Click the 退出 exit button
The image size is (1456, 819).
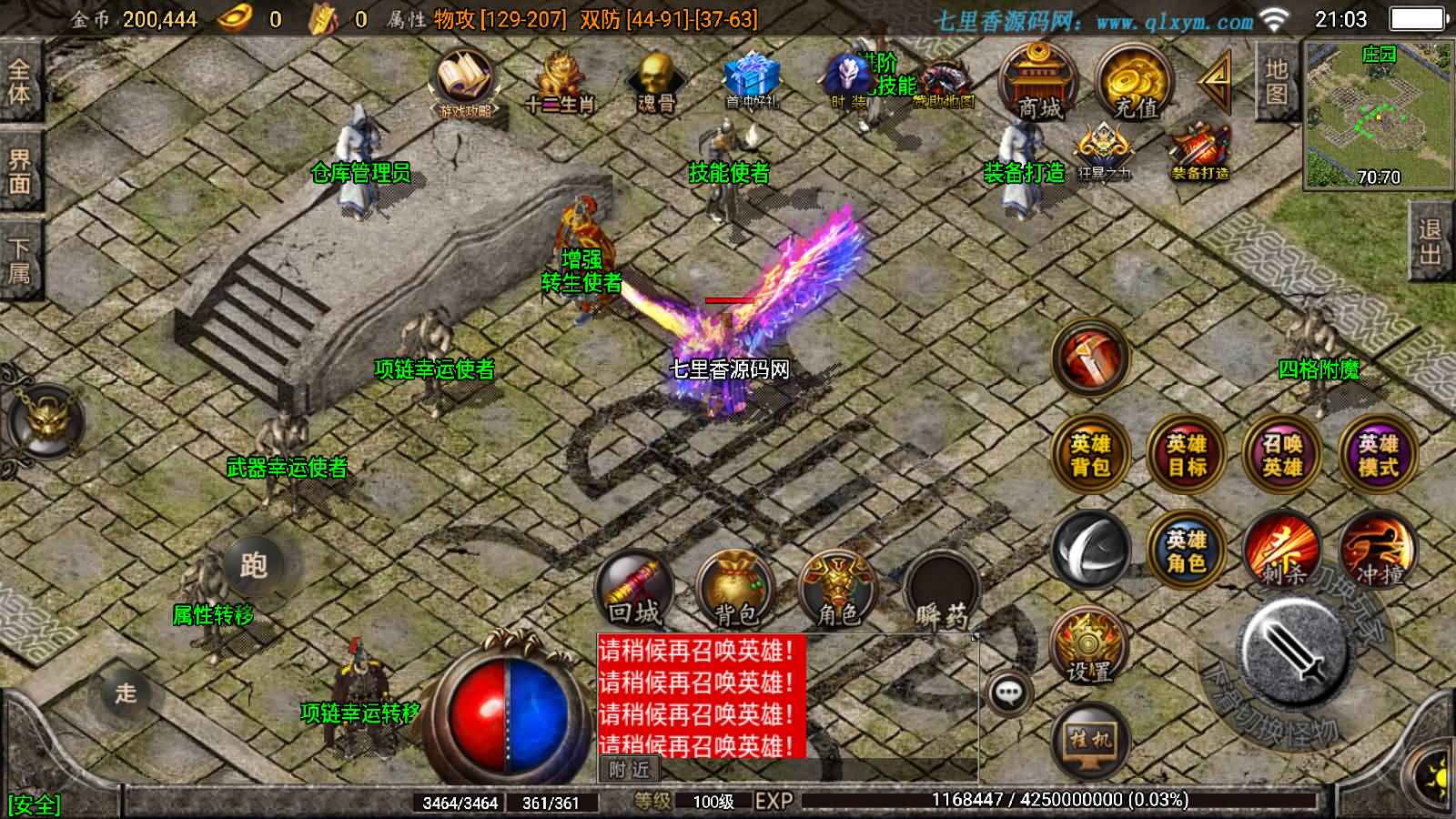click(x=1431, y=241)
